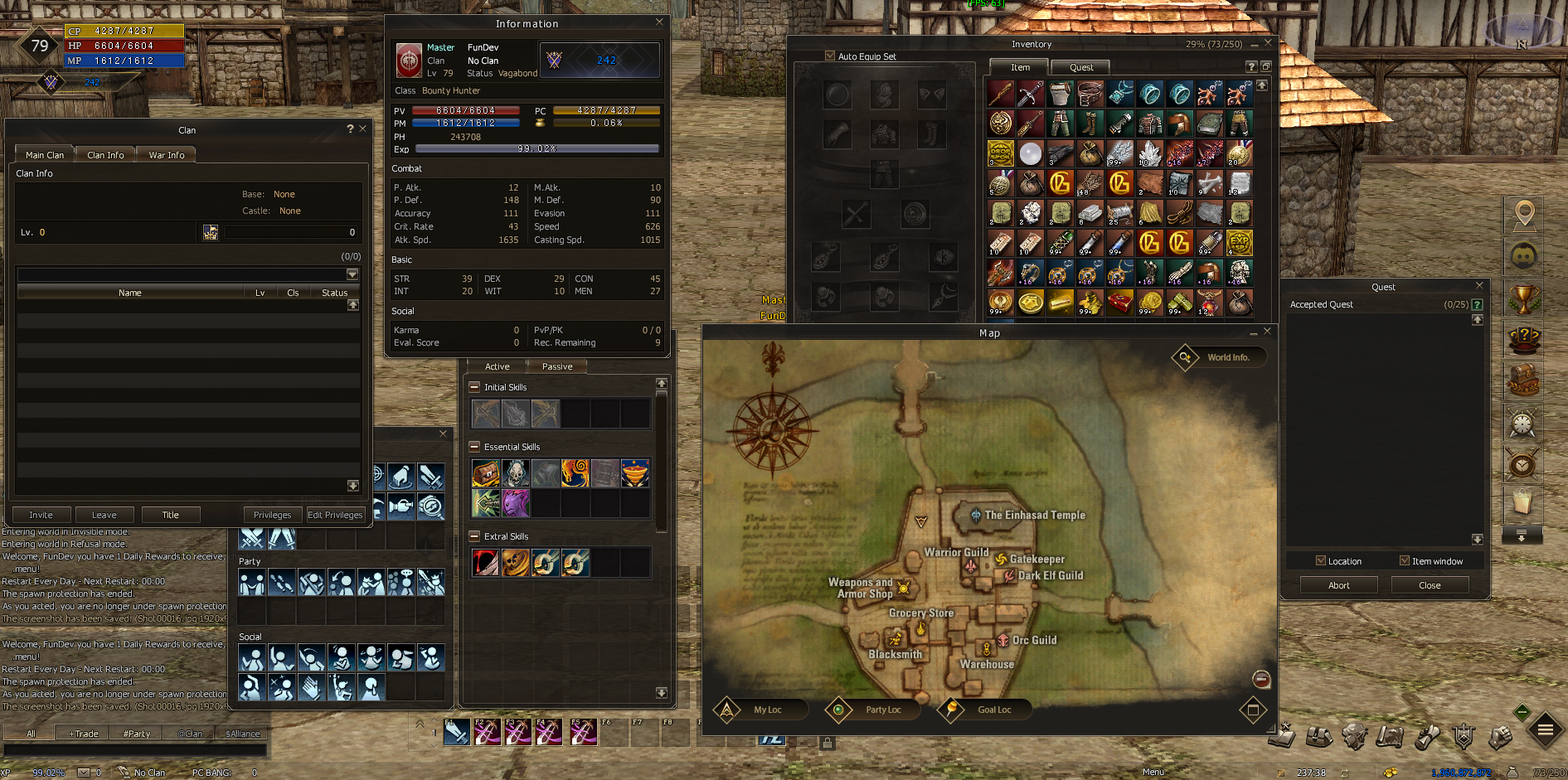Open World Info on the map
Screen dimensions: 1568x780
click(1219, 357)
